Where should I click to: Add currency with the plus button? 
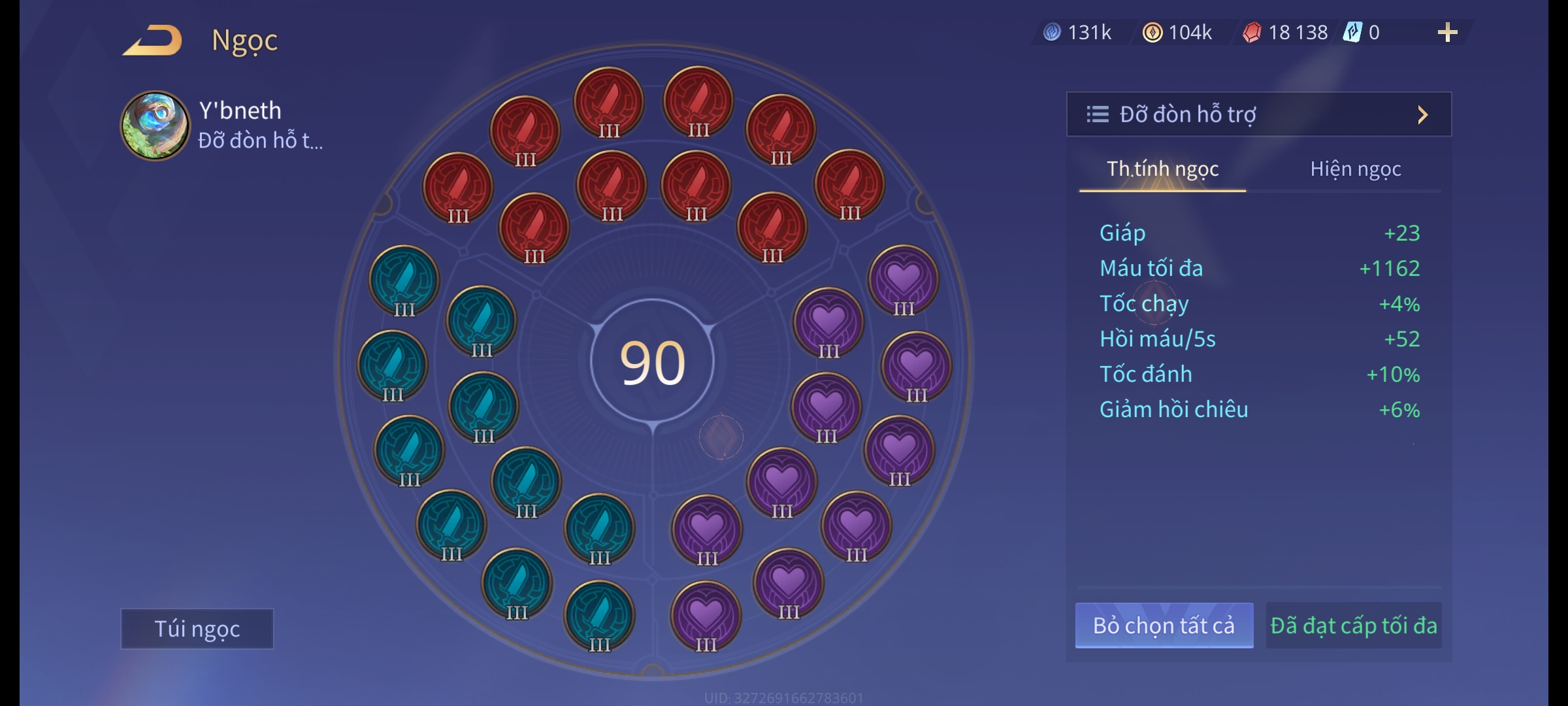pos(1447,33)
